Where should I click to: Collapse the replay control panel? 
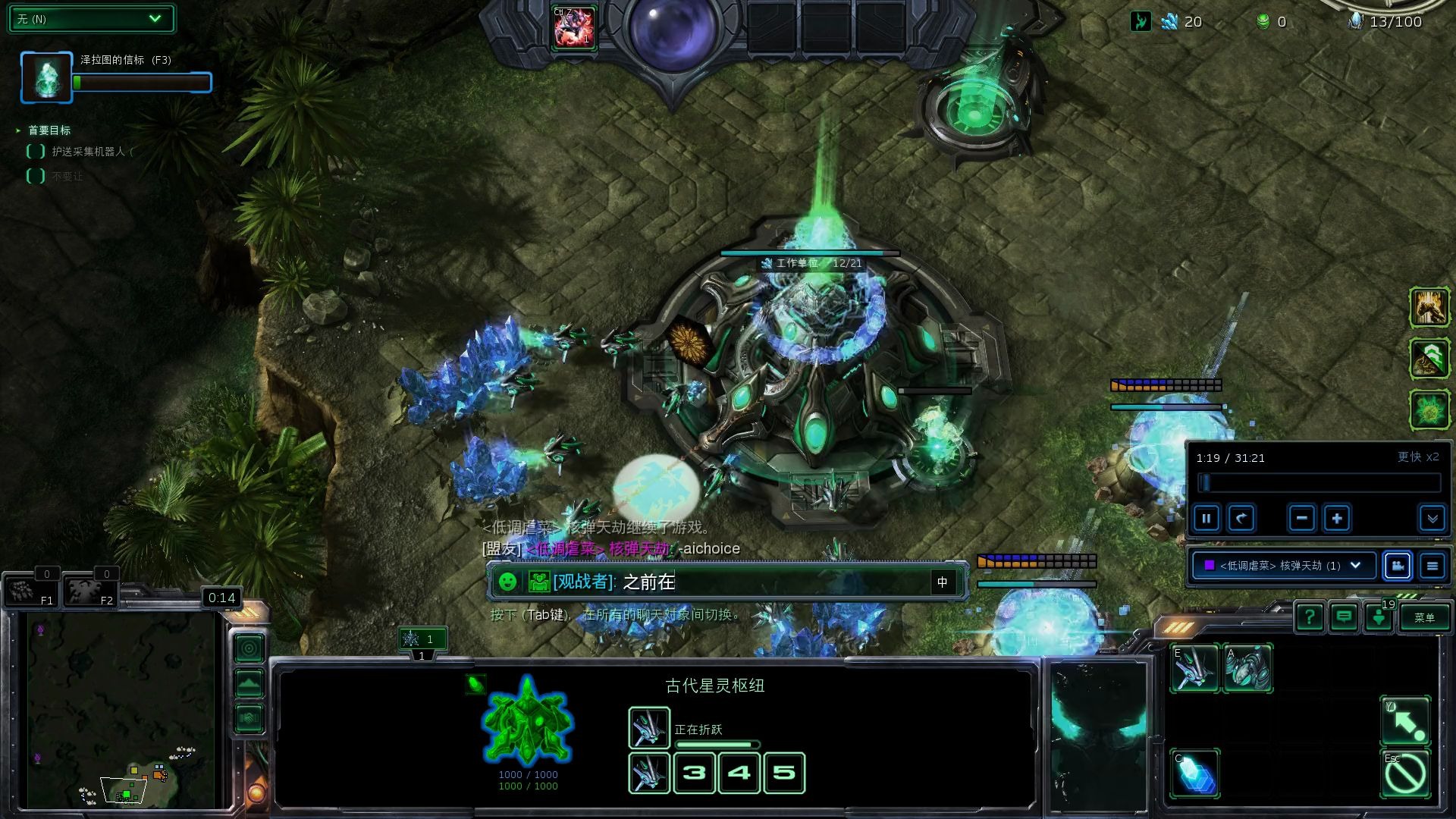click(1432, 519)
